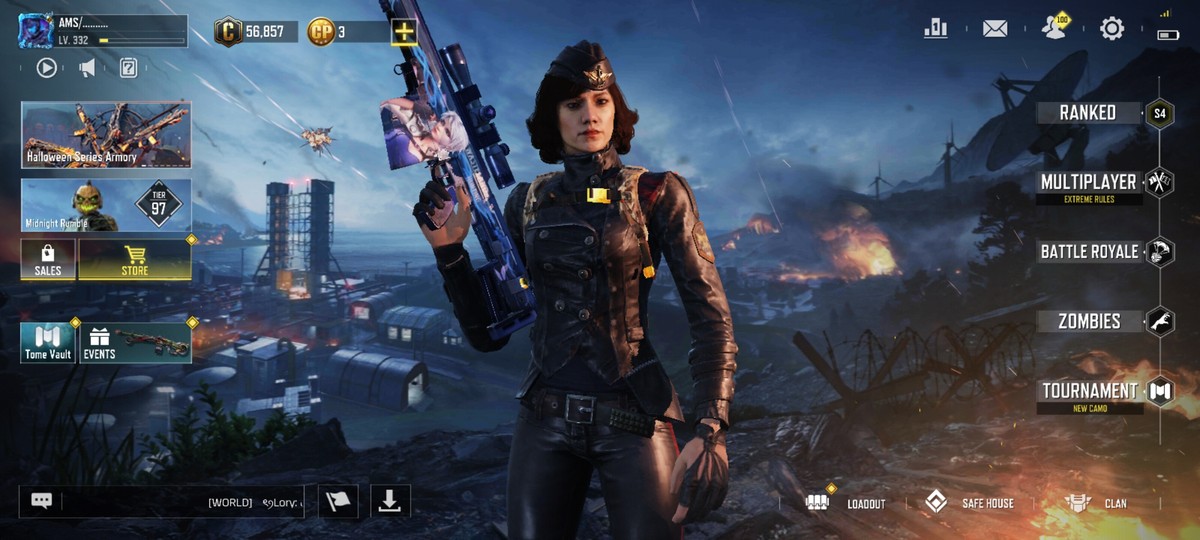Open the Sales shop
1200x540 pixels.
point(48,259)
